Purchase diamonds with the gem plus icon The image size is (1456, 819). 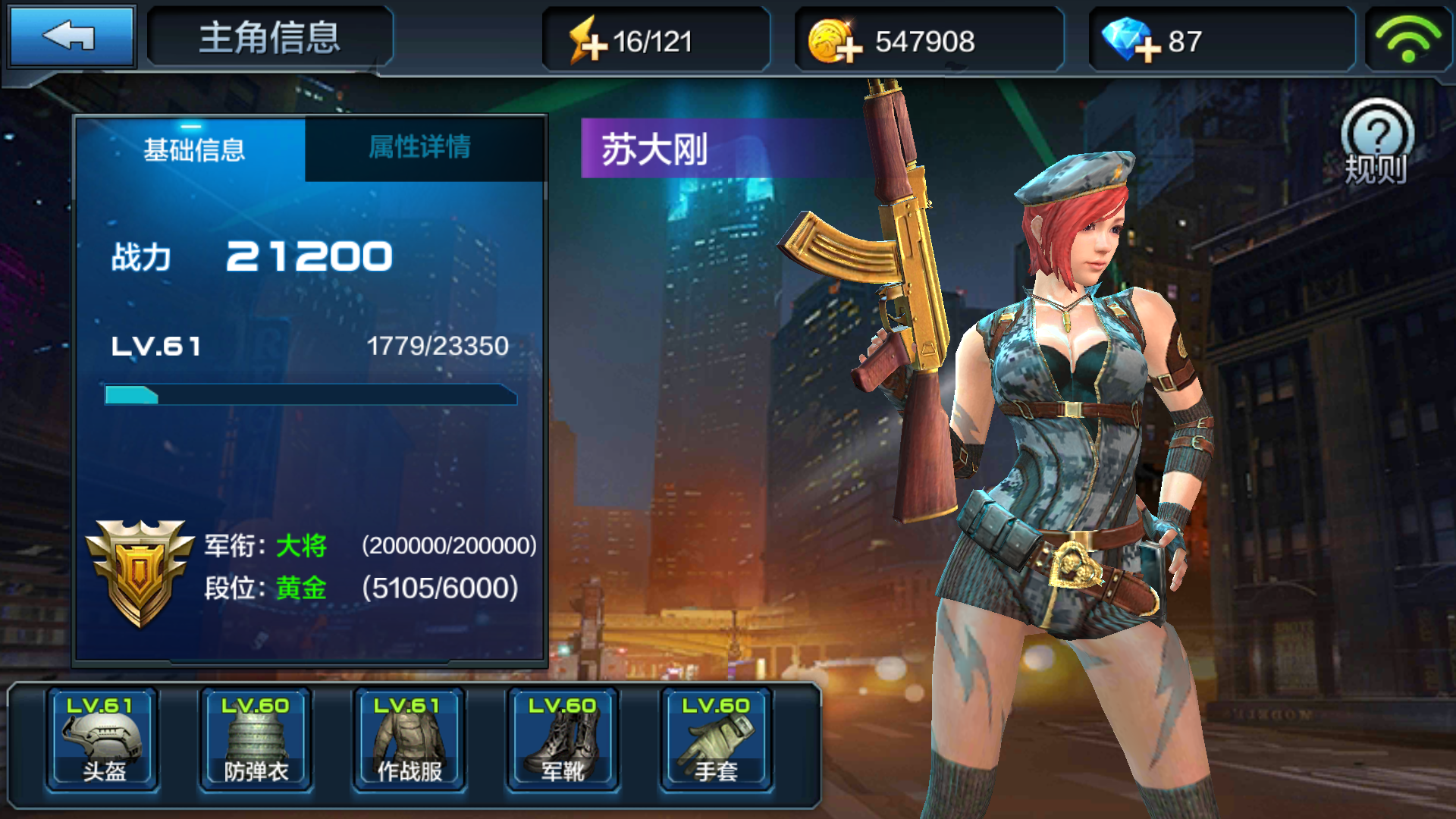click(1131, 42)
